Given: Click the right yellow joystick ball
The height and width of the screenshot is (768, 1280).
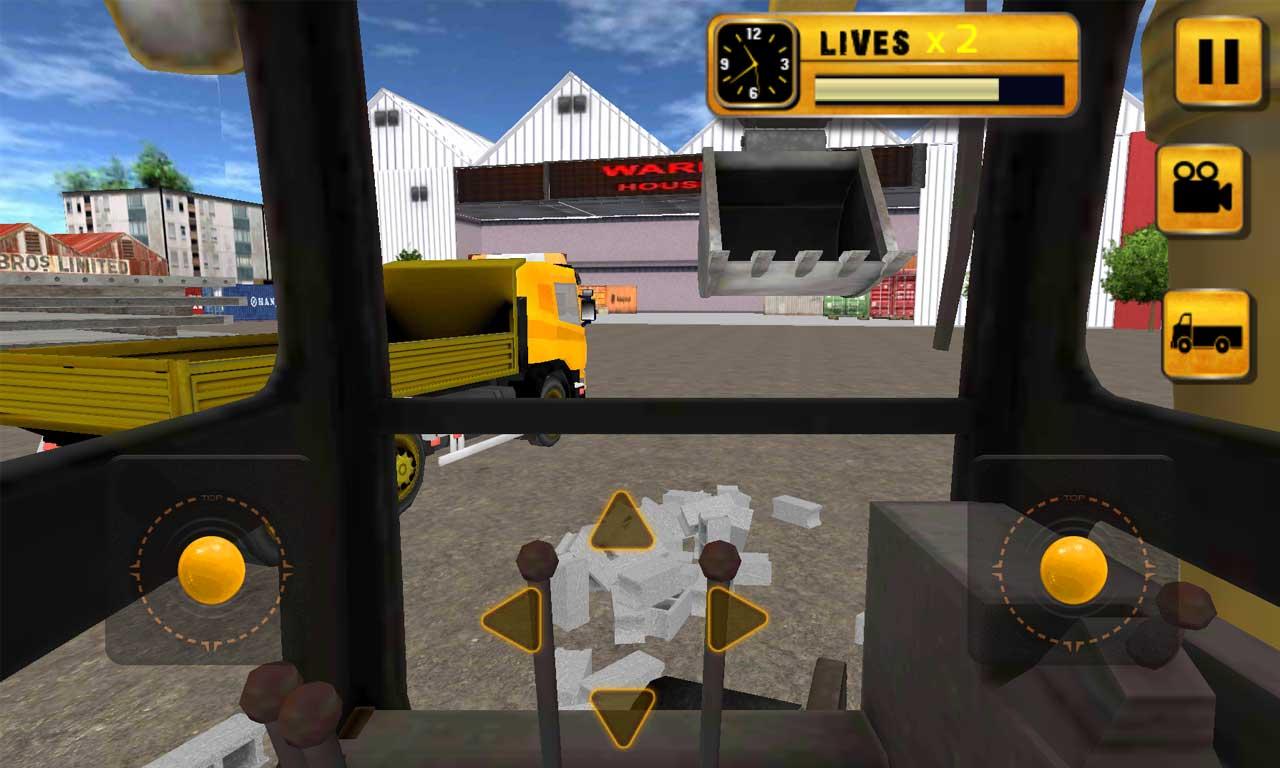Looking at the screenshot, I should (x=1073, y=570).
